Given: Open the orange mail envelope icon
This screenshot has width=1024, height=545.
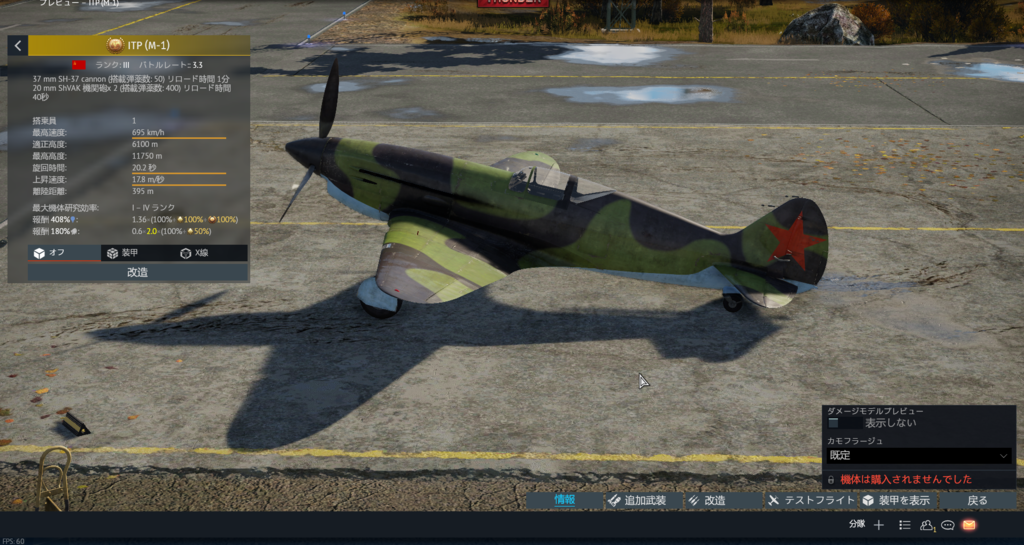Looking at the screenshot, I should click(x=969, y=525).
